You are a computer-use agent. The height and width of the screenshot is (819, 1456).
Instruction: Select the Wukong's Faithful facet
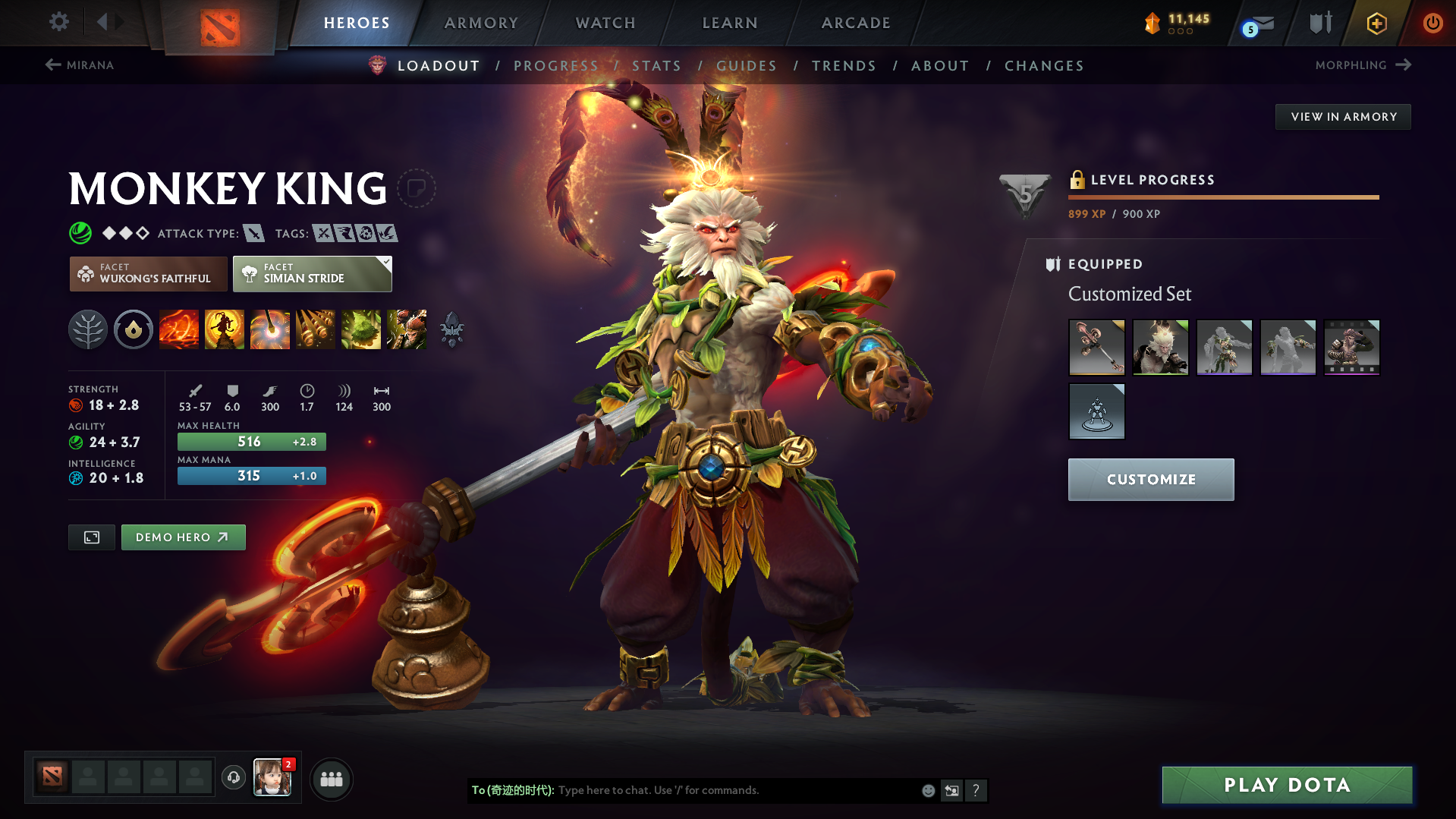(148, 273)
